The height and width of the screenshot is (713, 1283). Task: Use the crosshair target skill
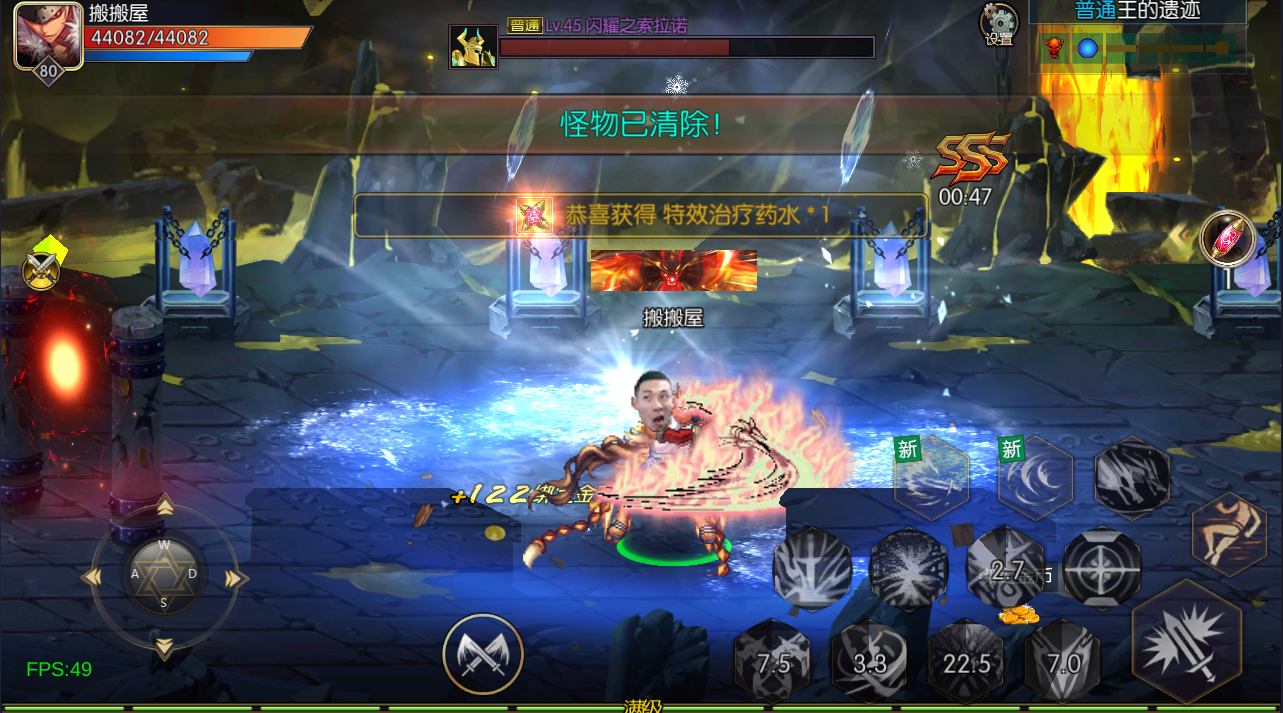1102,569
